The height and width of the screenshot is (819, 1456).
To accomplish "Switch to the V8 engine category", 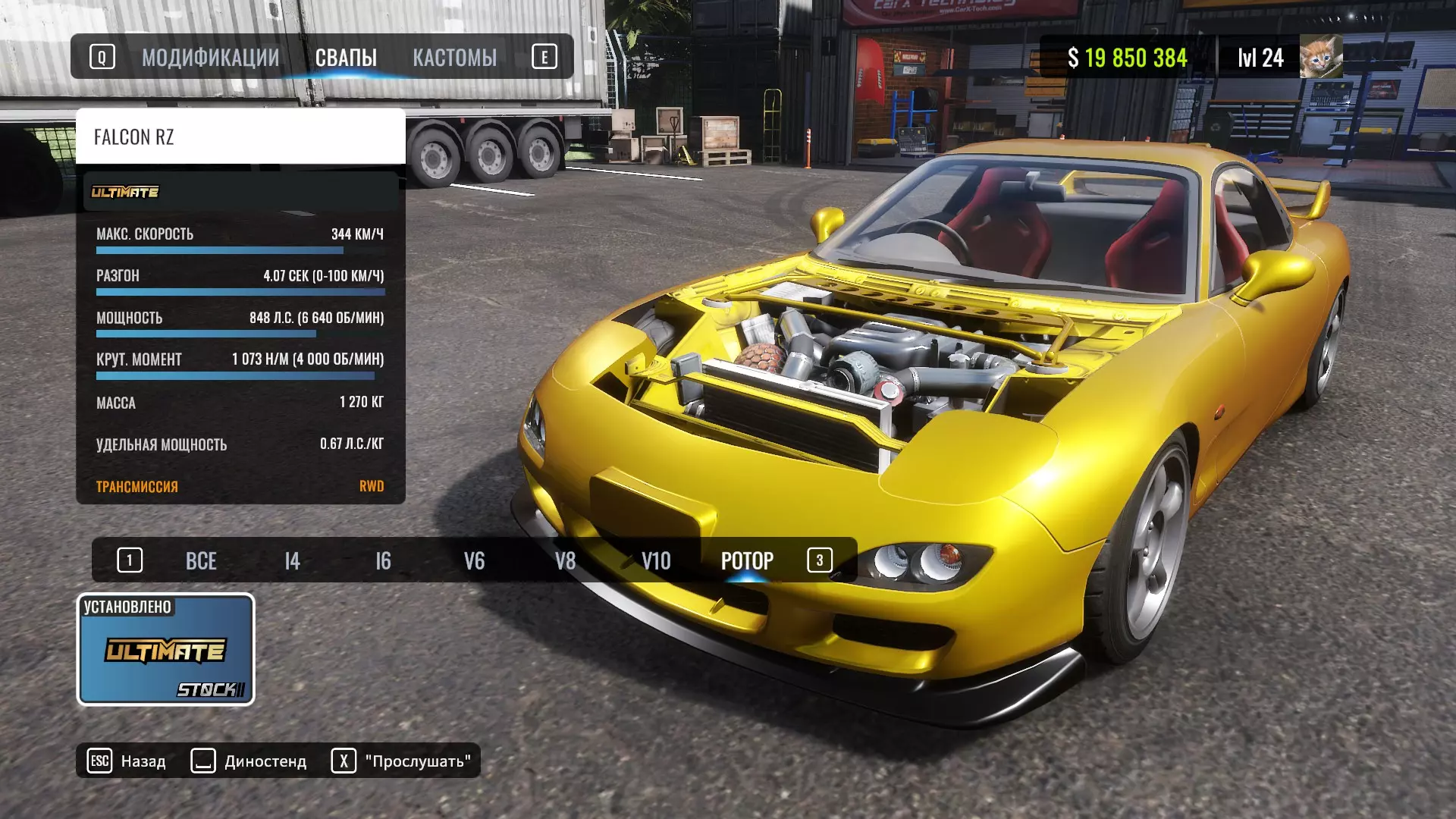I will pos(565,561).
